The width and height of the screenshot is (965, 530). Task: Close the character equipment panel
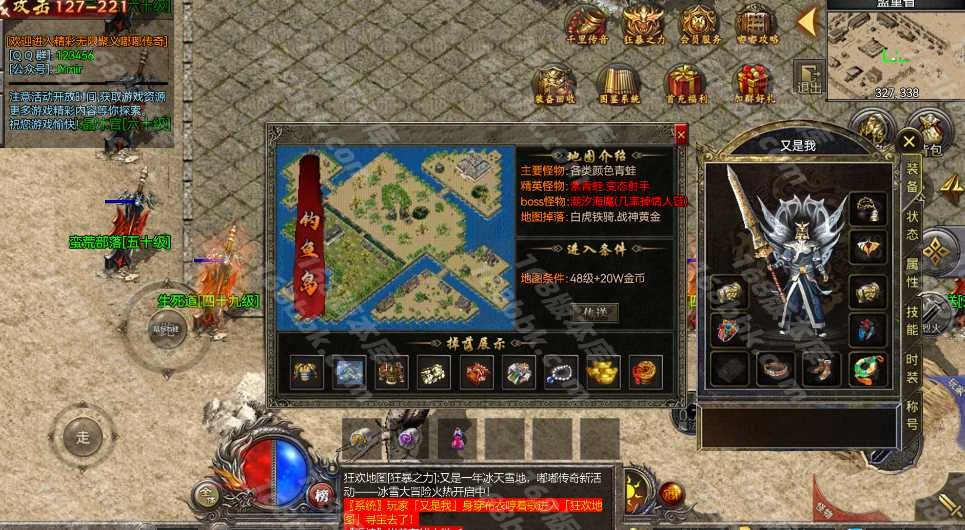tap(908, 142)
